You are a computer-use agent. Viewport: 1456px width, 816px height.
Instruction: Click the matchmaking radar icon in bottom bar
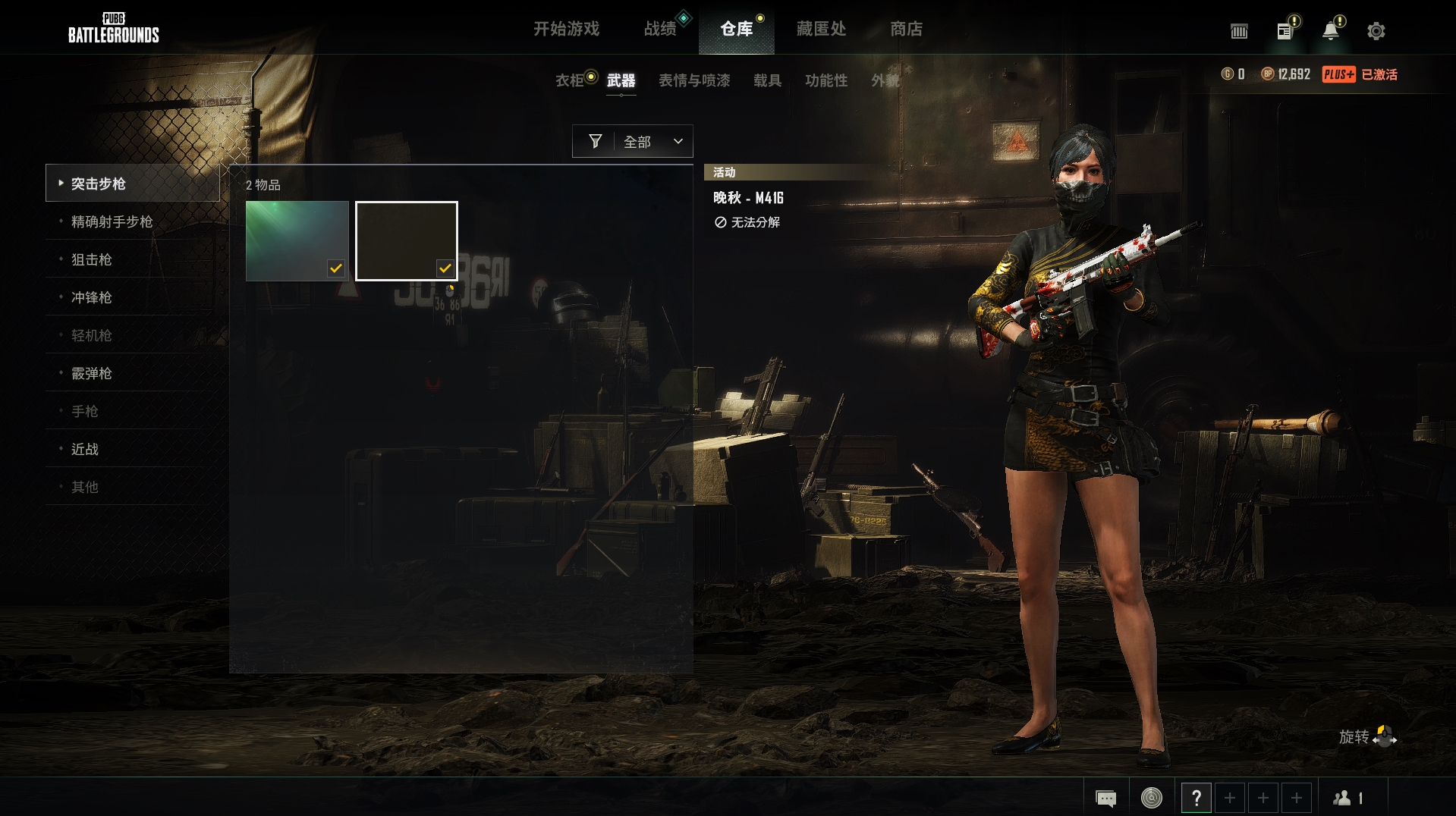click(x=1151, y=798)
